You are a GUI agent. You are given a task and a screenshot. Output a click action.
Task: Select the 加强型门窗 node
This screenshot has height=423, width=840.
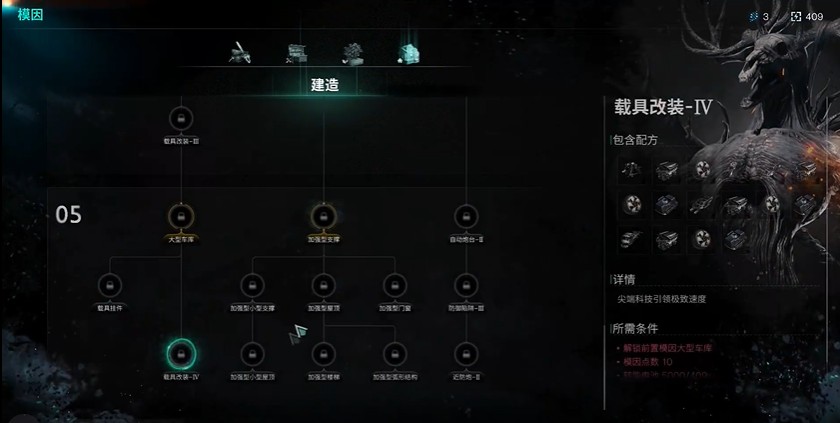(x=394, y=285)
